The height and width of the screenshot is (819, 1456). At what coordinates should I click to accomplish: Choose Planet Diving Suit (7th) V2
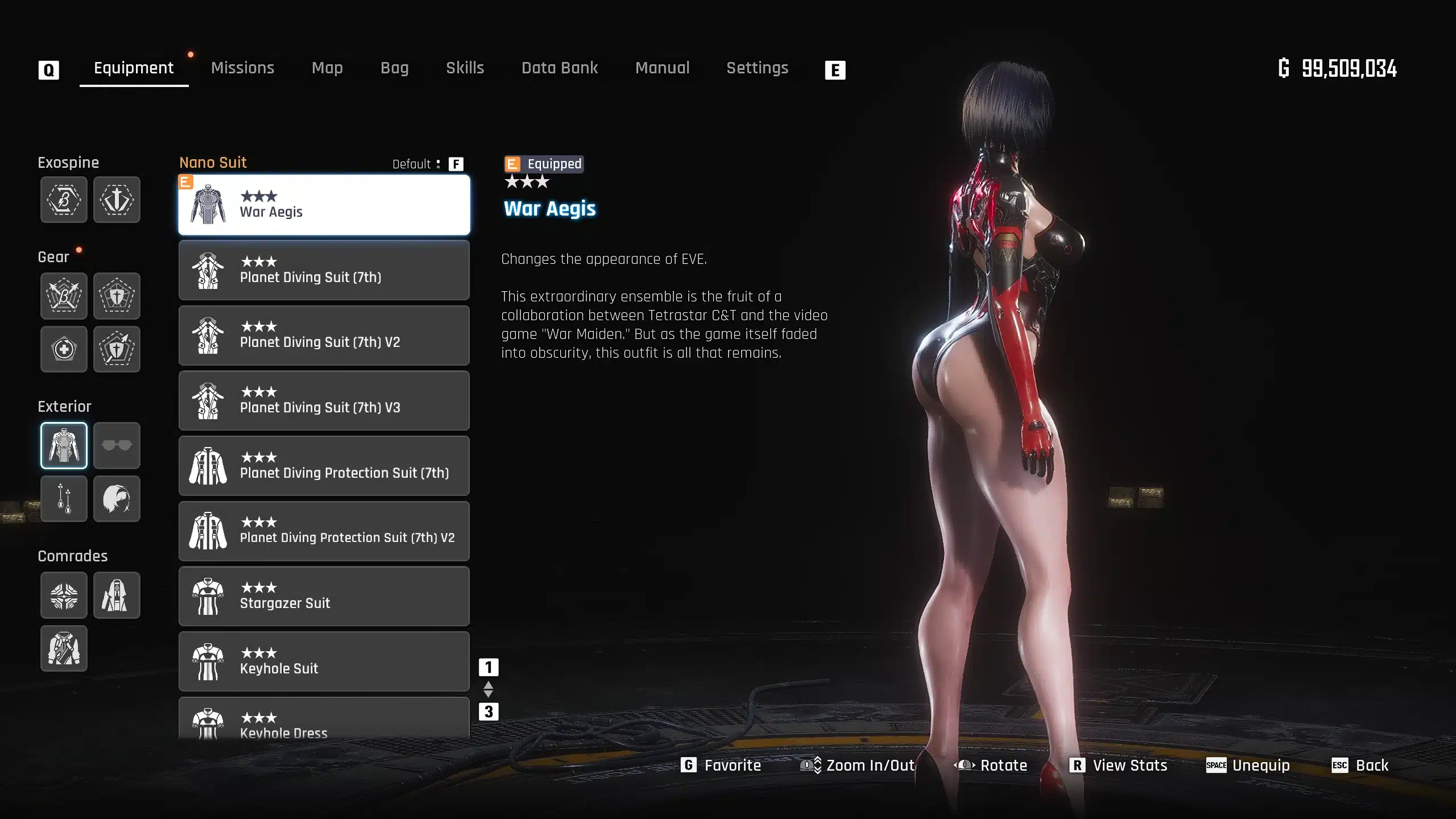pos(324,336)
